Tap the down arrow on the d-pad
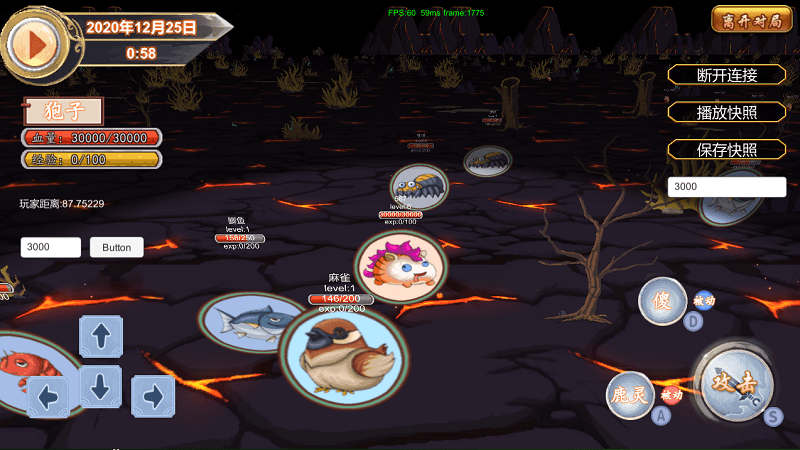 (x=101, y=385)
